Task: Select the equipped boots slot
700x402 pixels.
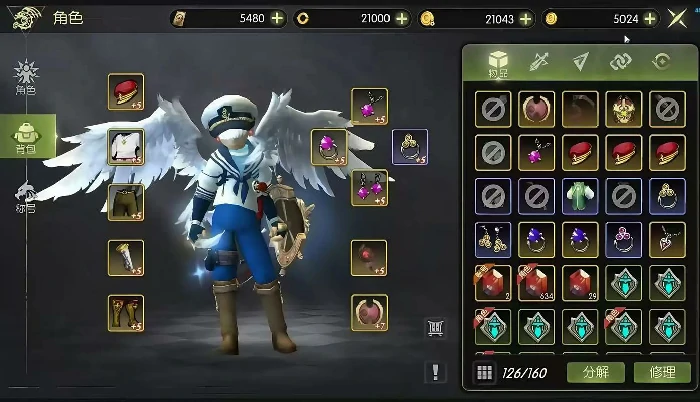Action: point(126,312)
